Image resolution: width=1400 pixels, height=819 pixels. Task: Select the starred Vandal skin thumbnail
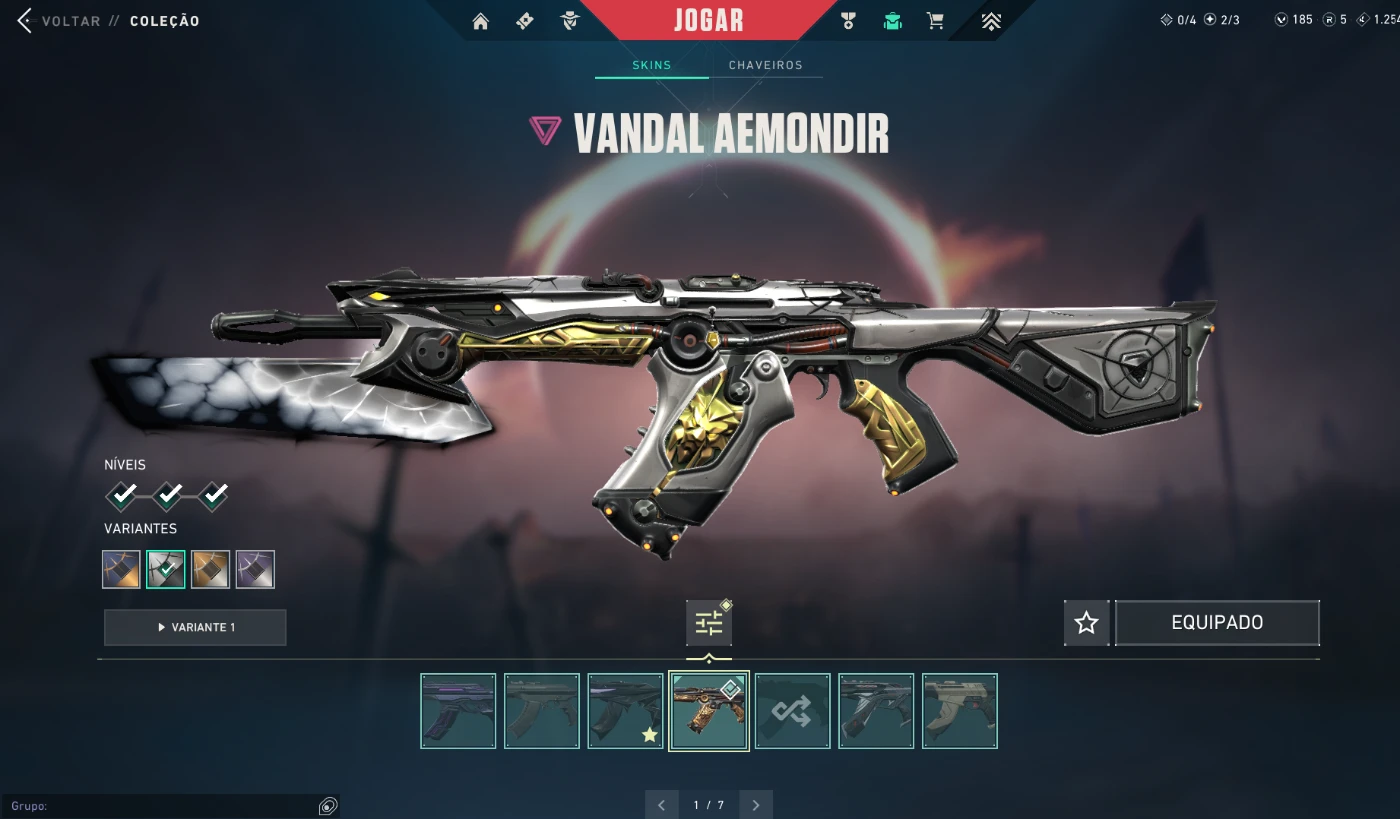[x=625, y=711]
